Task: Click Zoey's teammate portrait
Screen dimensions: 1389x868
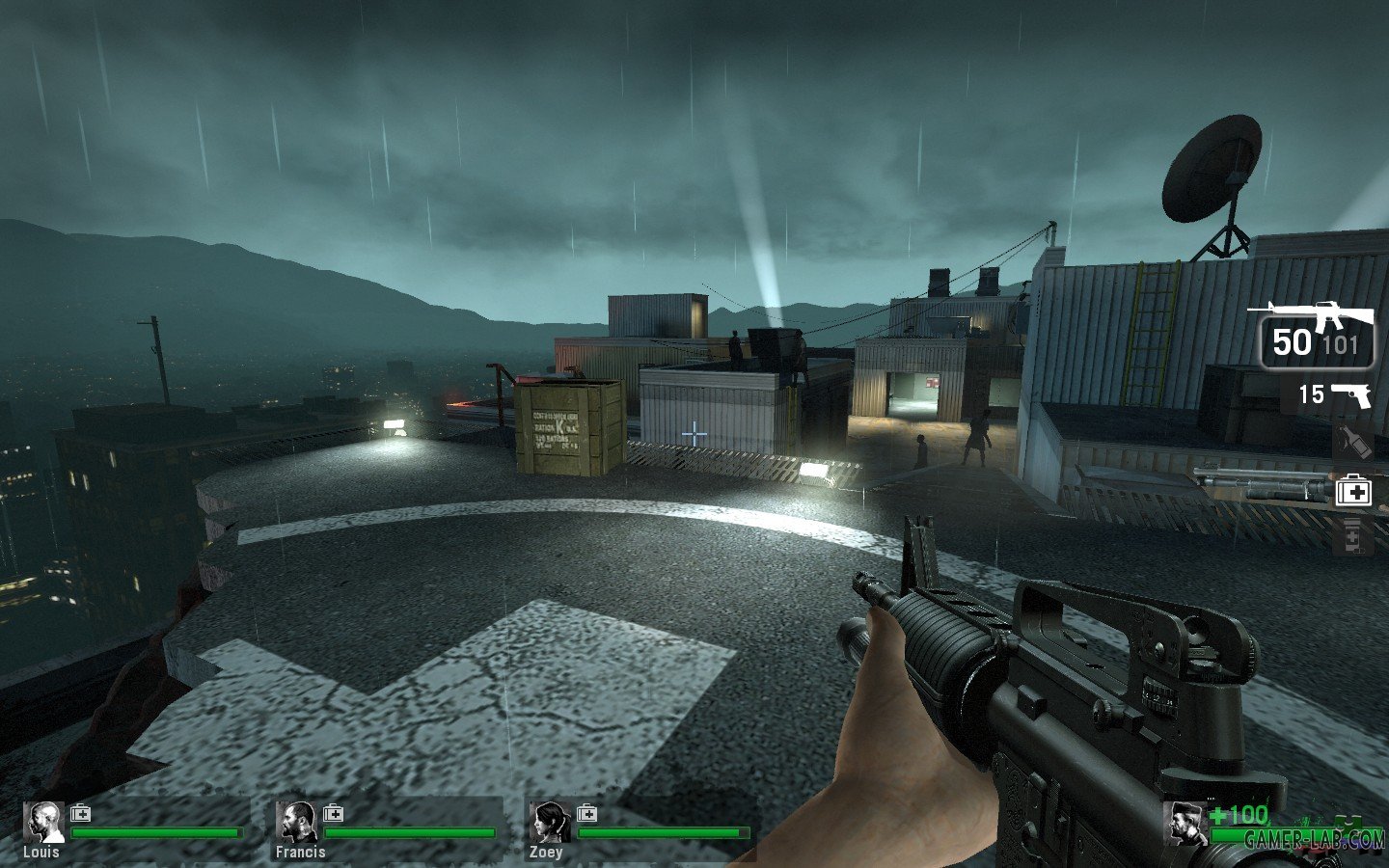Action: [x=549, y=823]
